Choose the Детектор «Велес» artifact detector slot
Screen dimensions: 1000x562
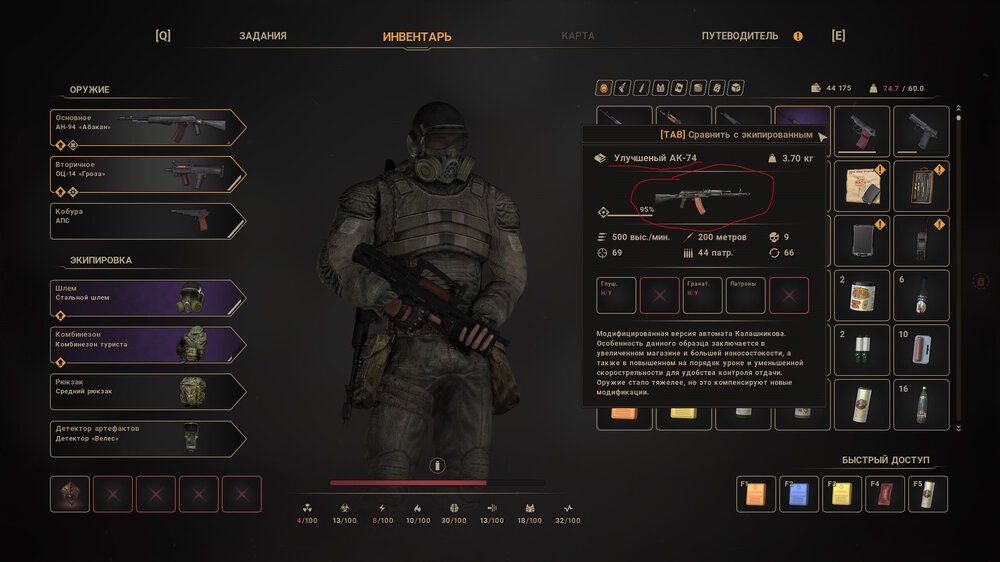pos(148,439)
